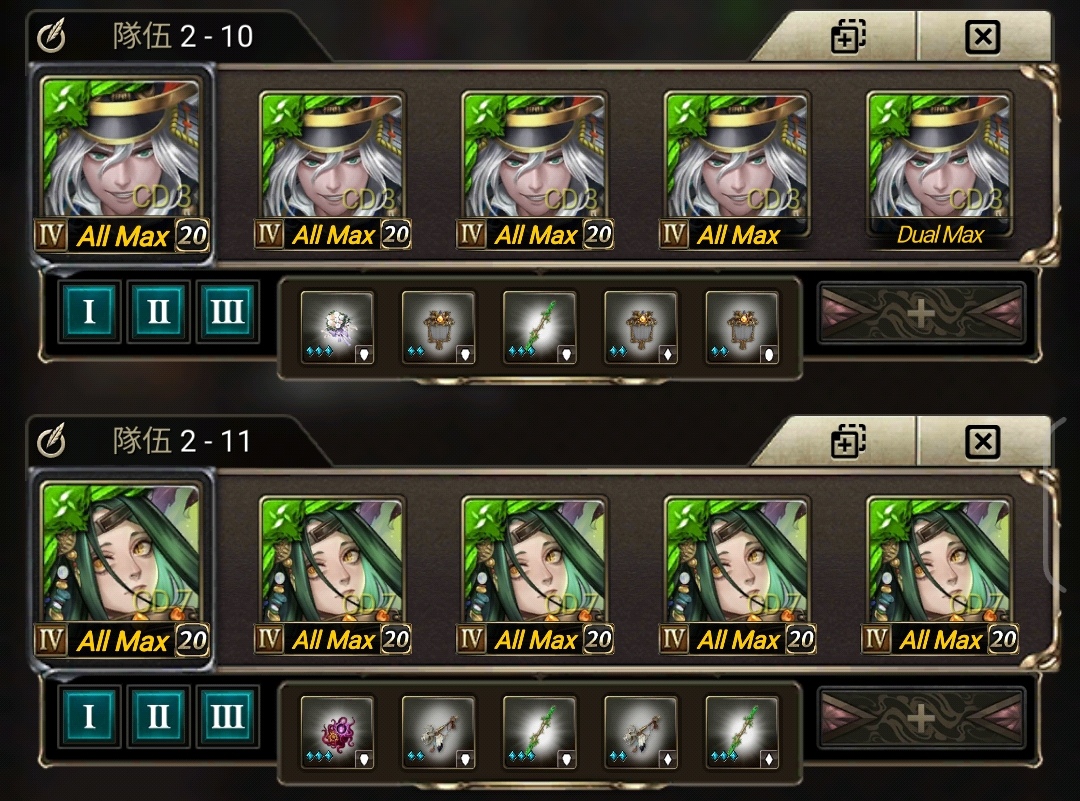
Task: Tap the plus panel beside team 2-10's crafts
Action: [921, 314]
